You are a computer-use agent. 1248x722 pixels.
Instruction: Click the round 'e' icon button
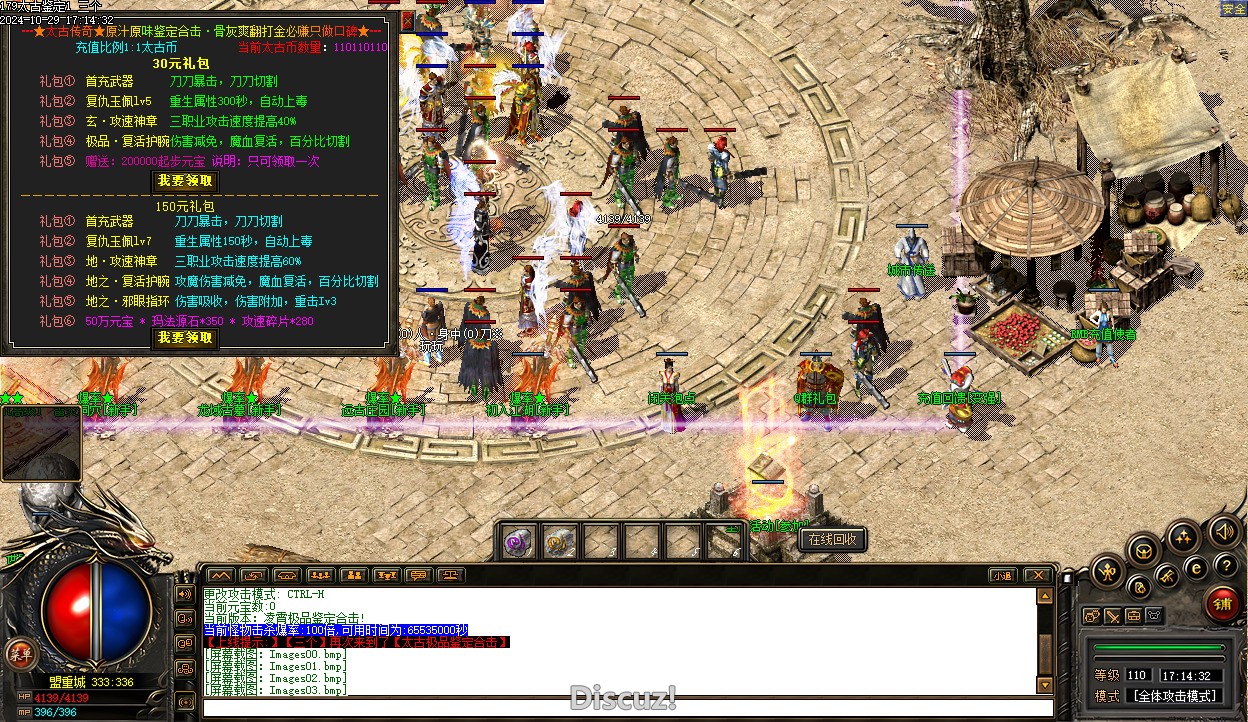pos(1196,567)
